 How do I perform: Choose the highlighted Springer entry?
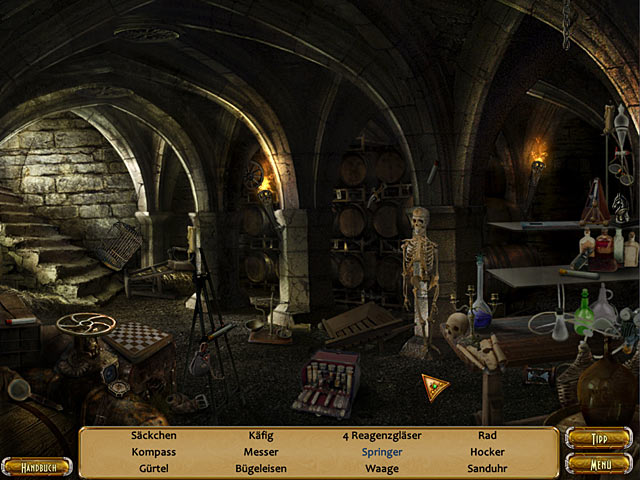click(x=381, y=452)
